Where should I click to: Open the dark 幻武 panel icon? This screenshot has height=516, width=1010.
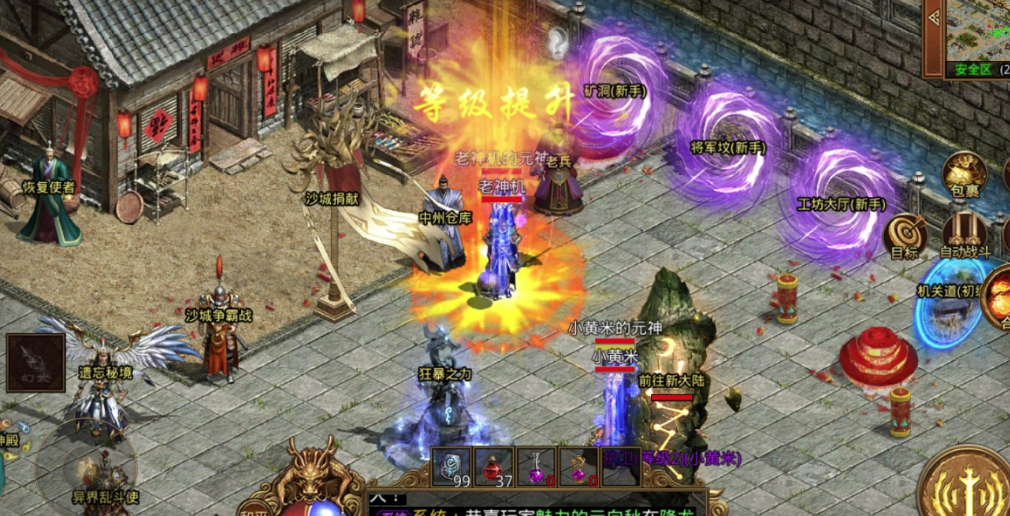coord(35,361)
